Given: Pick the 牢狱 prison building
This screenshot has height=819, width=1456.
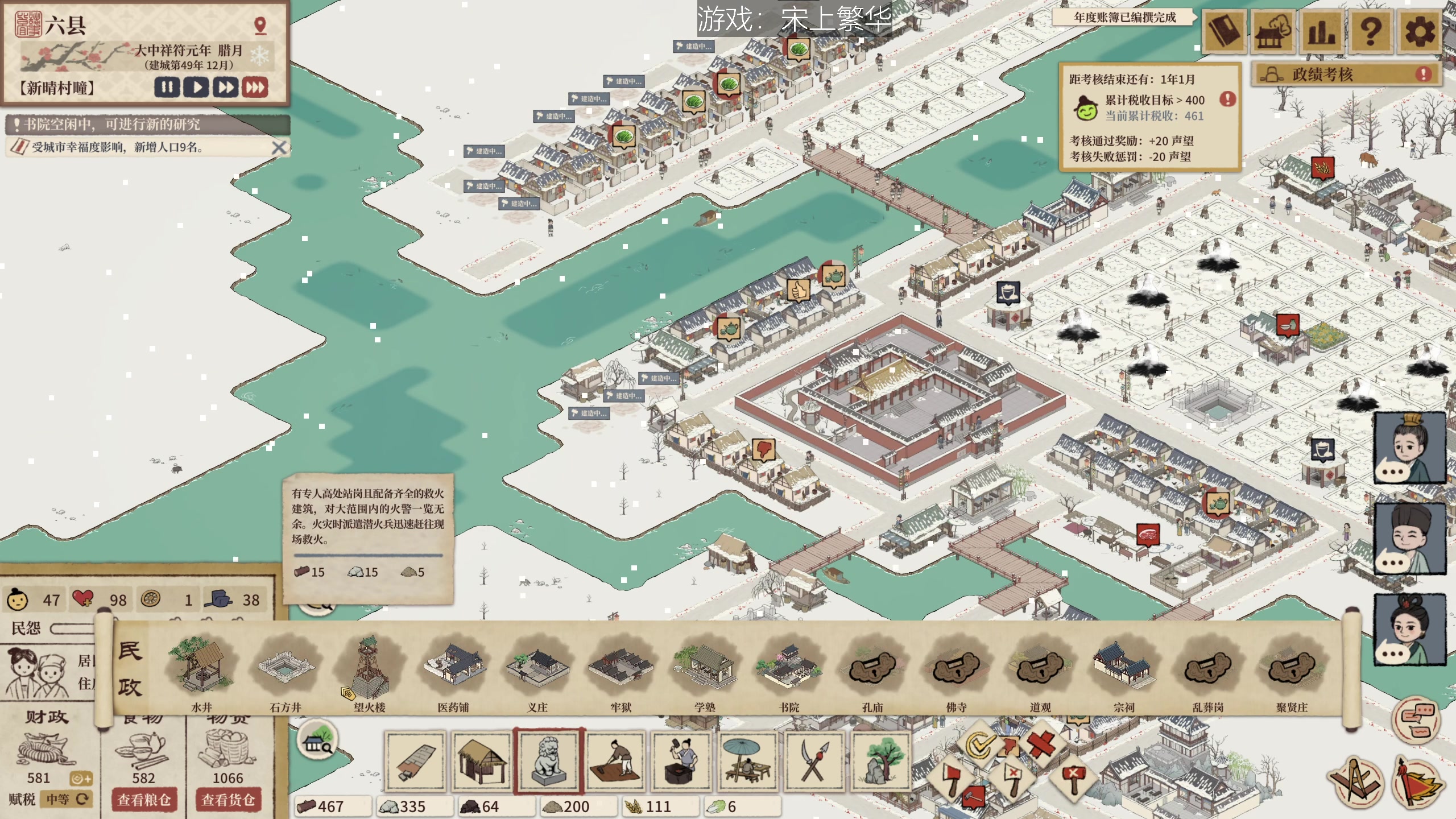Looking at the screenshot, I should tap(621, 671).
